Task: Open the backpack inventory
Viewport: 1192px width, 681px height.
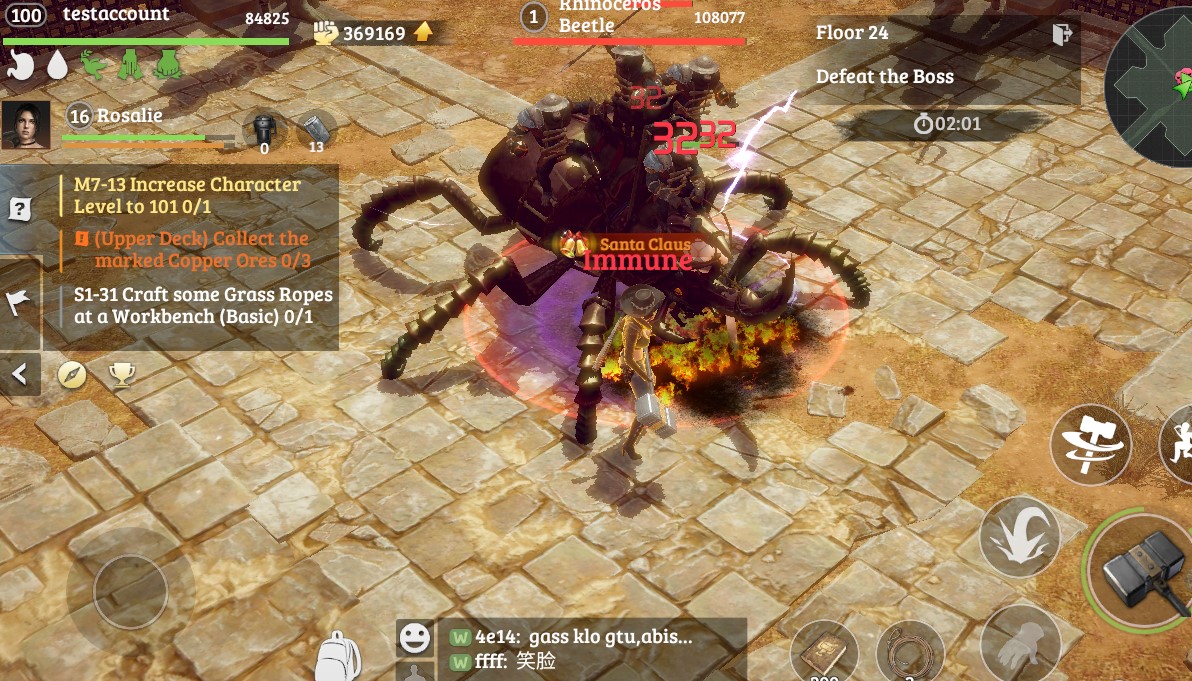Action: 338,657
